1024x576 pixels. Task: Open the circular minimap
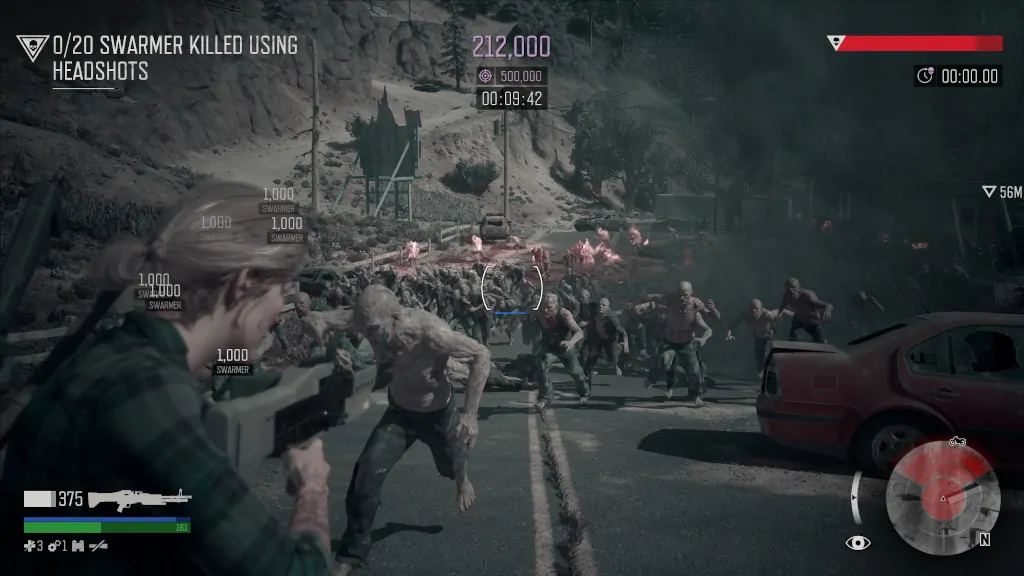pos(943,497)
